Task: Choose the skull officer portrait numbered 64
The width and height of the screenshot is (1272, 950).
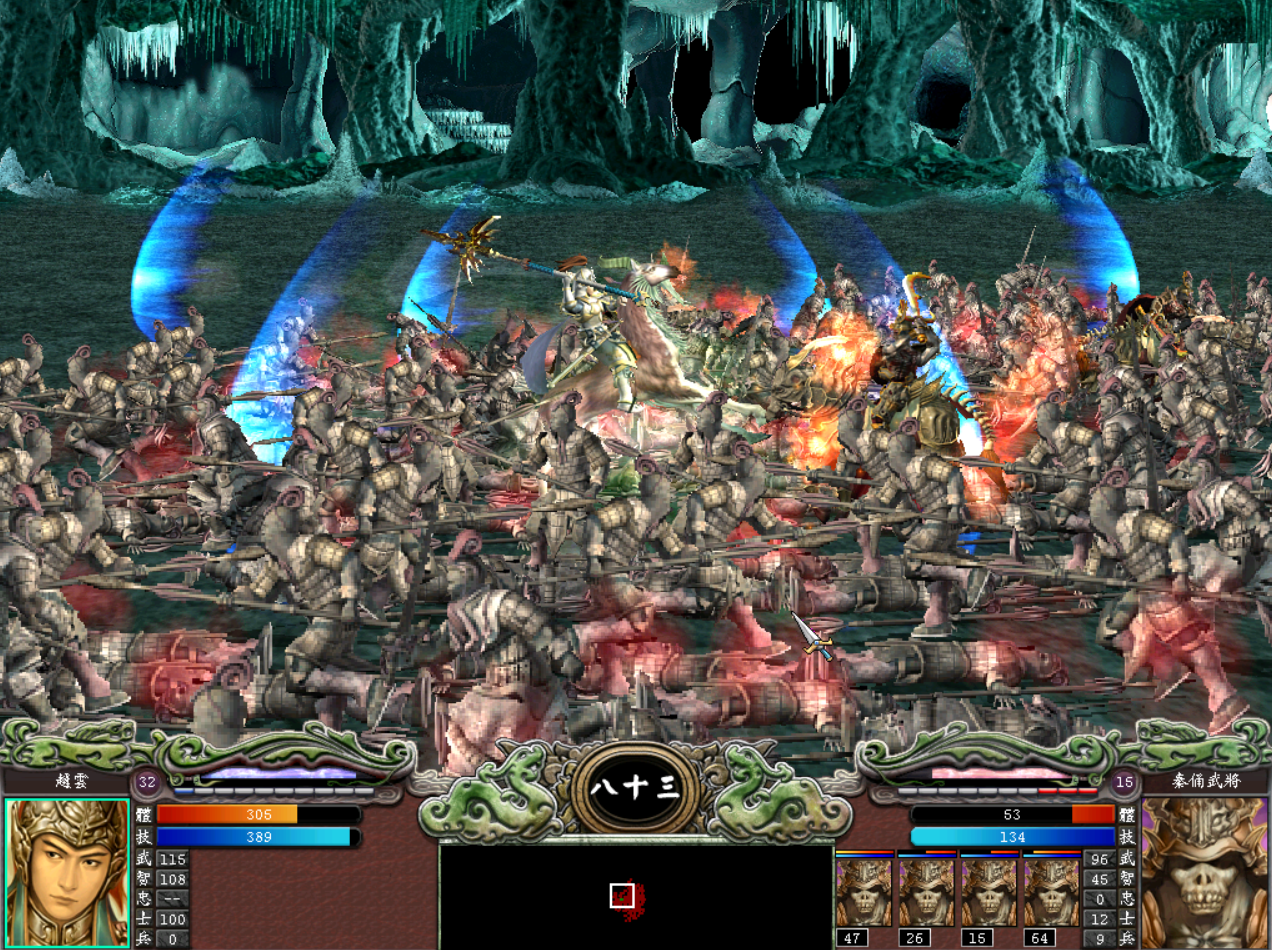Action: pos(1051,891)
